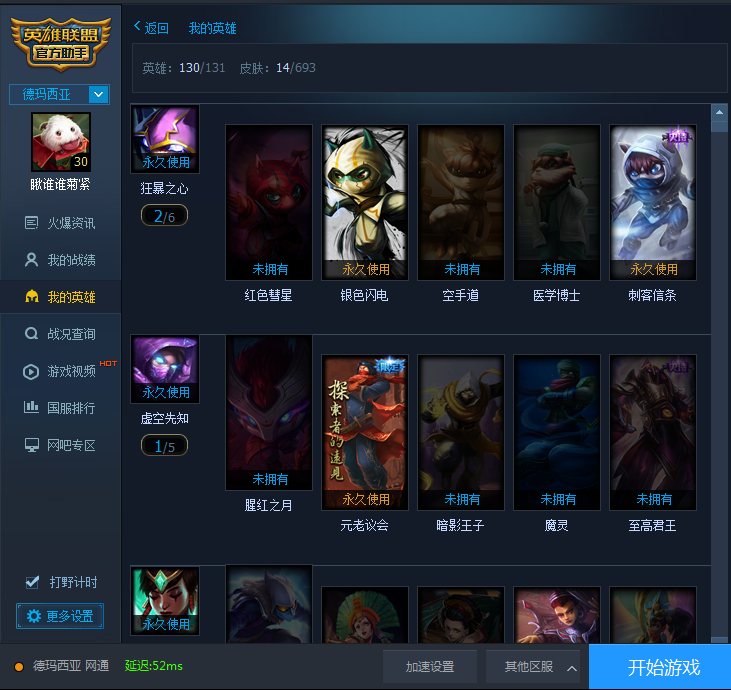Viewport: 731px width, 690px height.
Task: Select the 银色闪电 skin card
Action: [365, 202]
